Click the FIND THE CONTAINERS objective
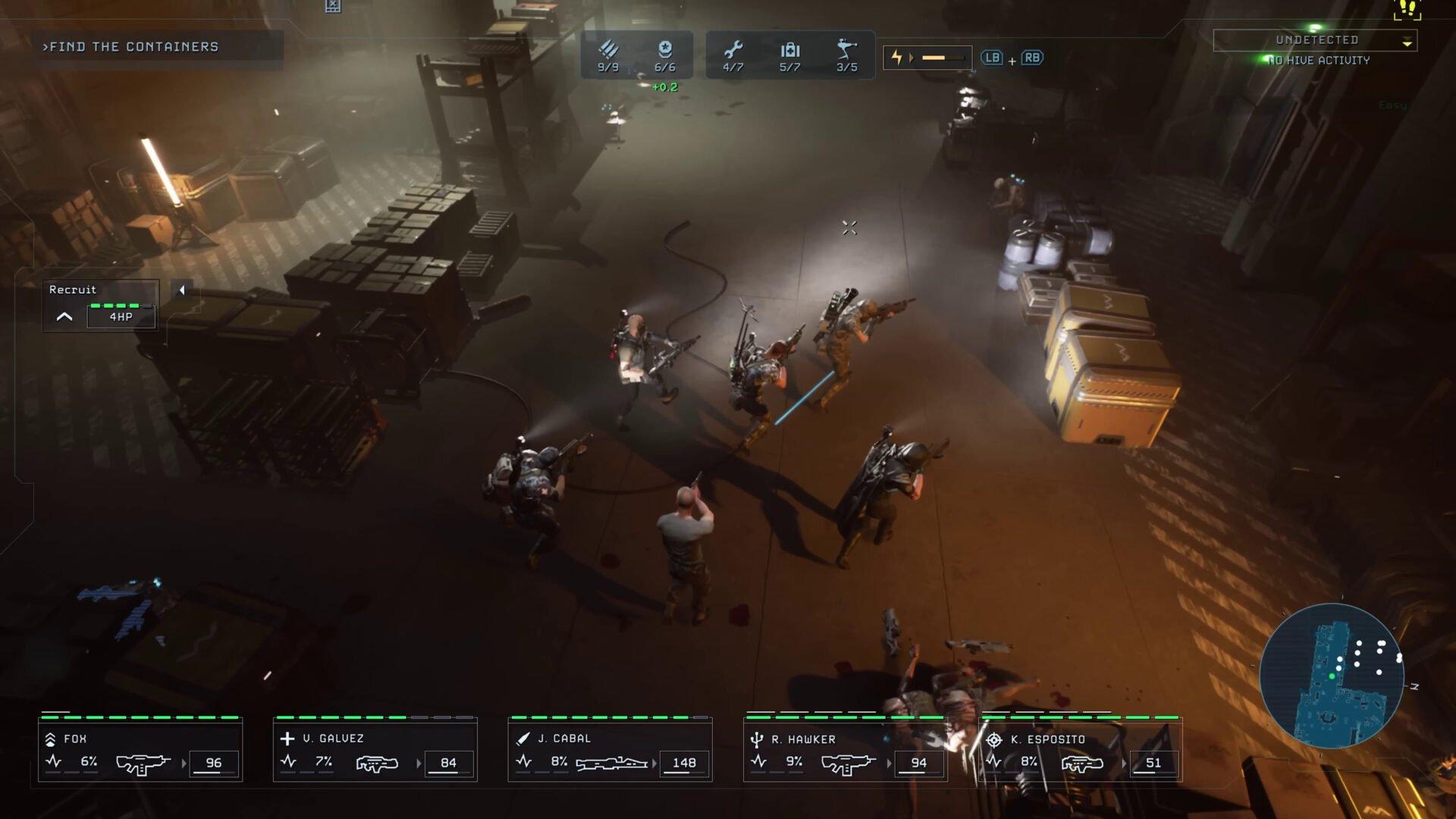The height and width of the screenshot is (819, 1456). coord(132,47)
